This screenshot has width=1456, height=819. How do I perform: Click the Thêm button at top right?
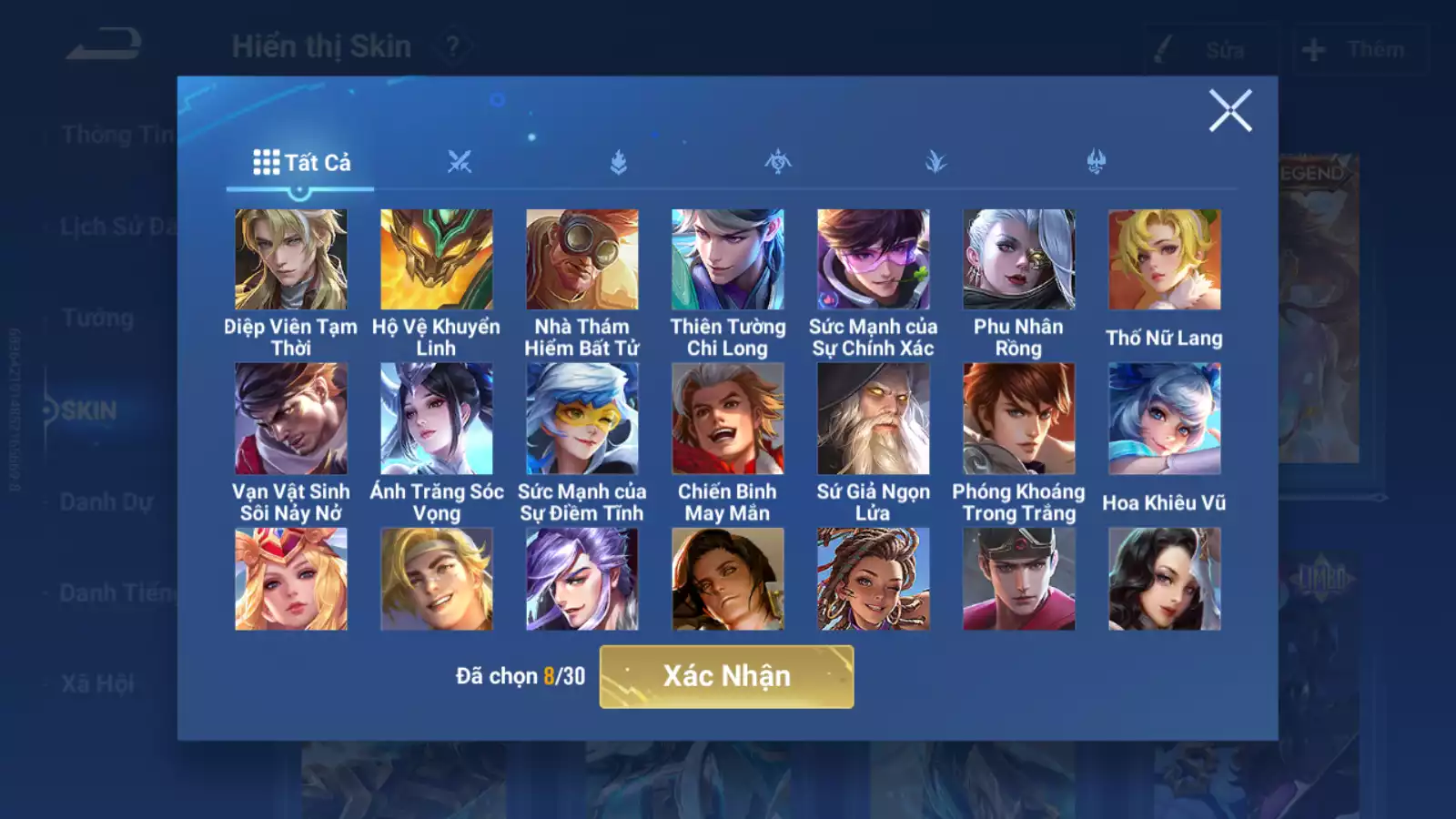tap(1359, 50)
